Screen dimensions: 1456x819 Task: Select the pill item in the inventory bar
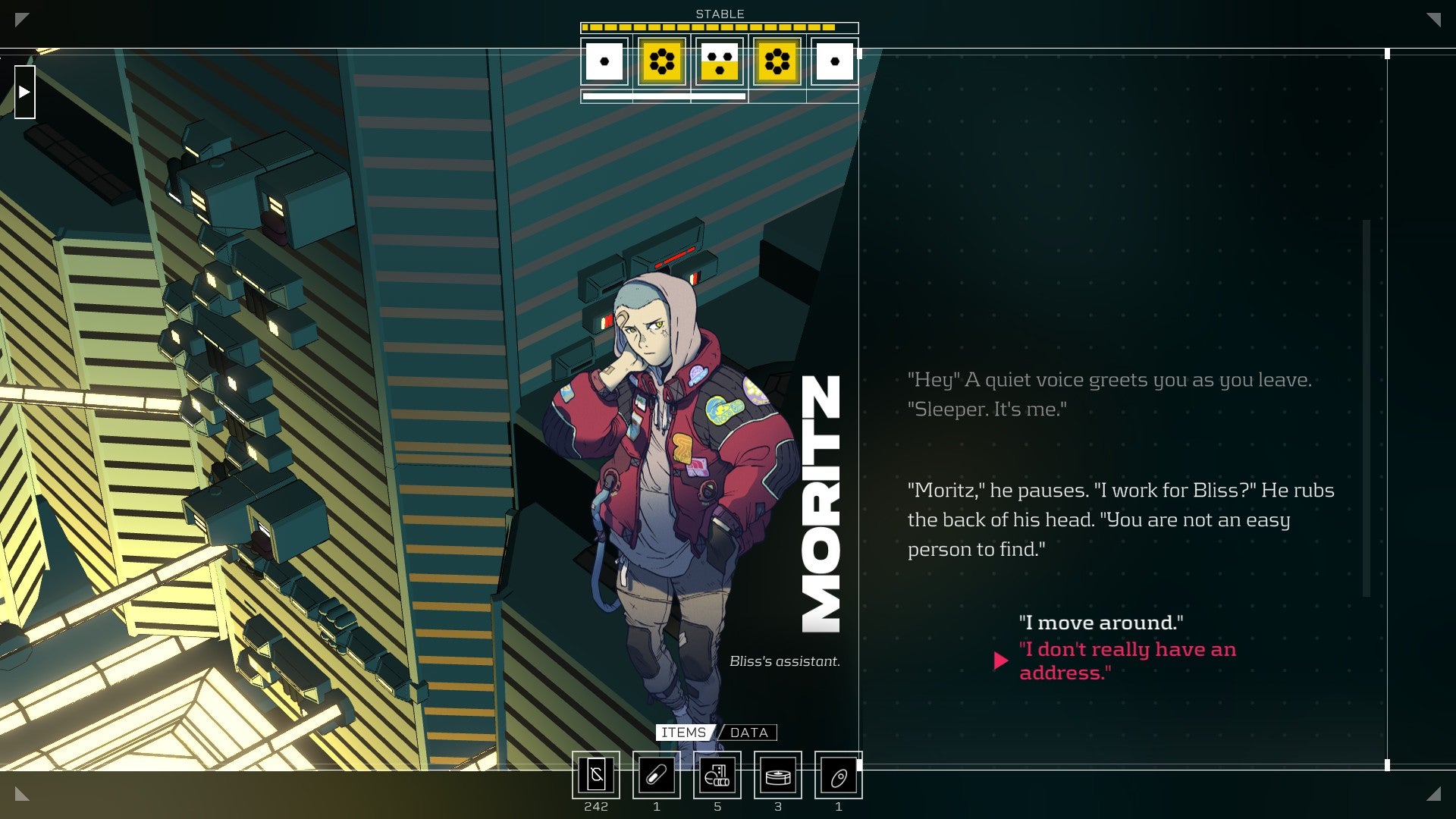(x=657, y=776)
